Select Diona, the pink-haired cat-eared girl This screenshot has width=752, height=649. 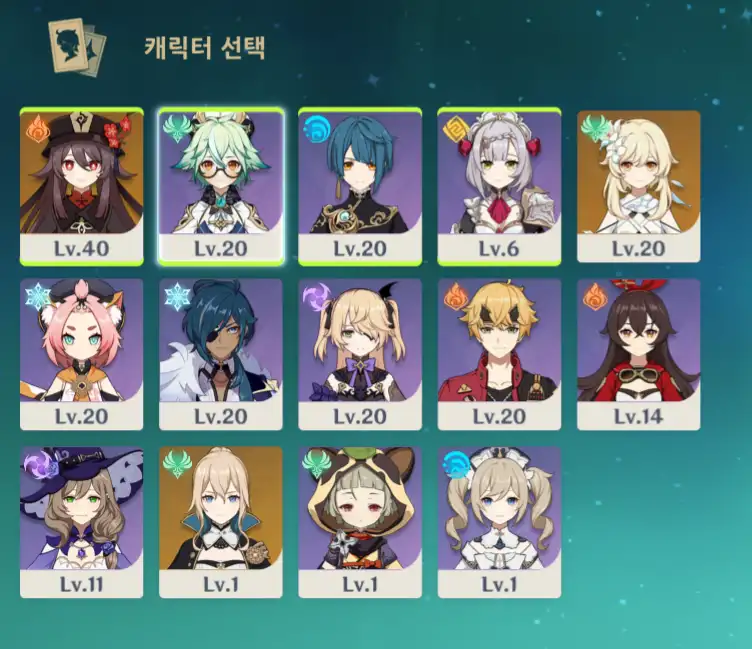click(81, 354)
